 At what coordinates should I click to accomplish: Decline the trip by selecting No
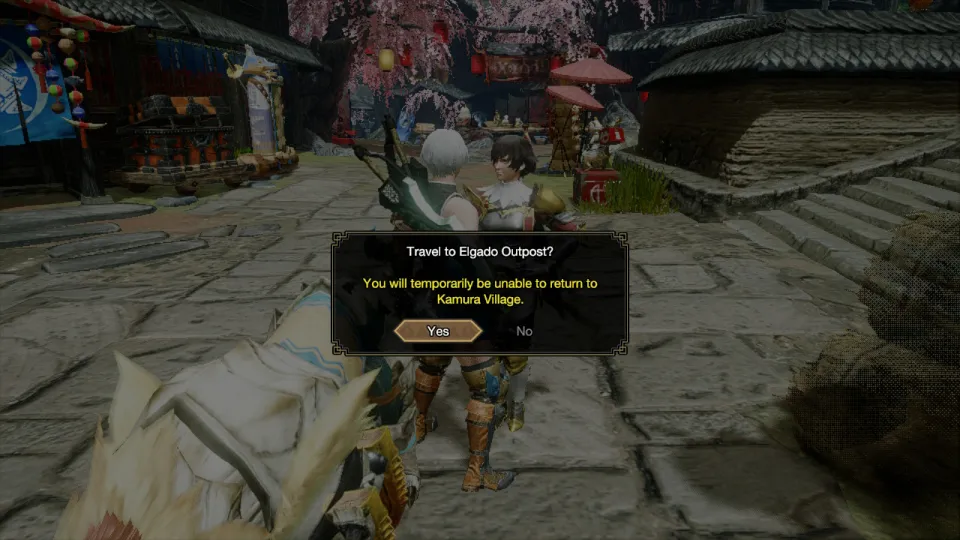click(x=524, y=331)
